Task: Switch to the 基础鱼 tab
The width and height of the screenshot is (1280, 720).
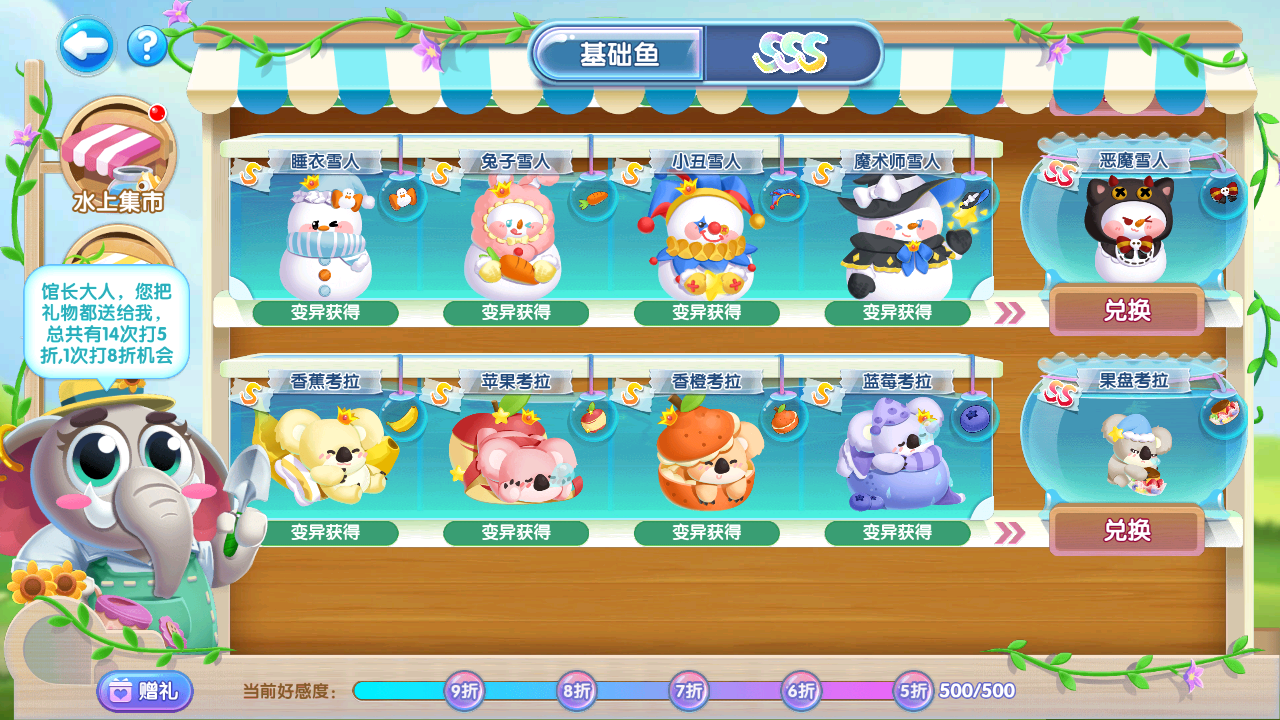Action: [620, 54]
